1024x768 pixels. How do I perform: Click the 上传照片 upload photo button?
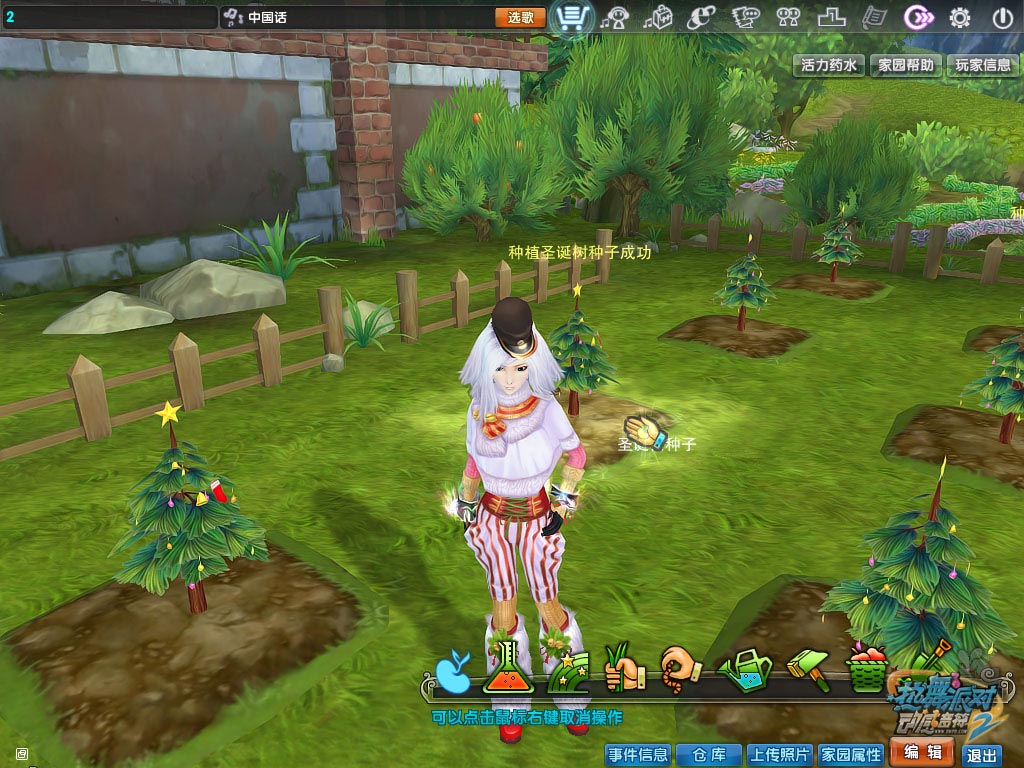[x=780, y=755]
